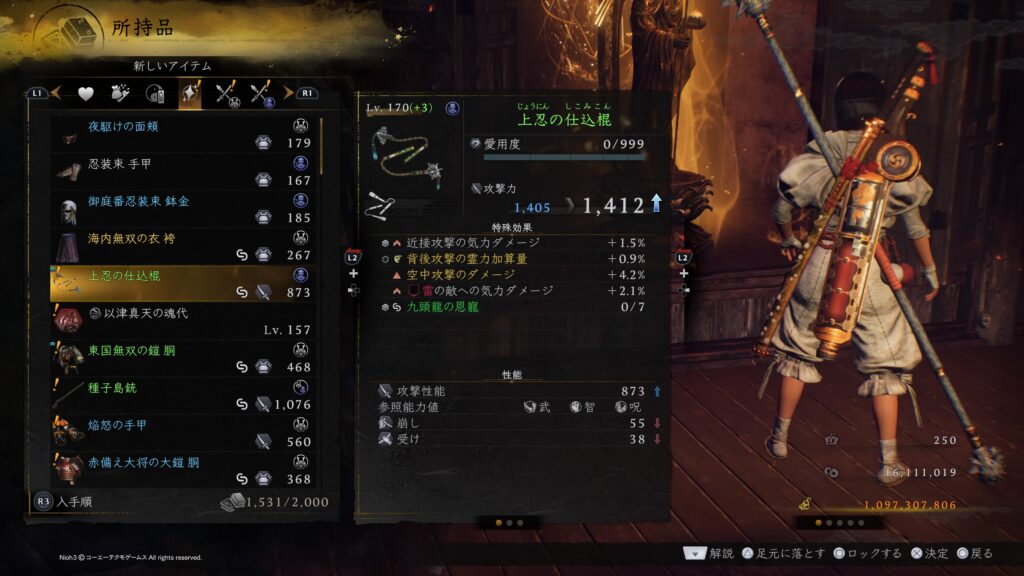
Task: Switch to the heart favorites tab
Action: point(86,94)
